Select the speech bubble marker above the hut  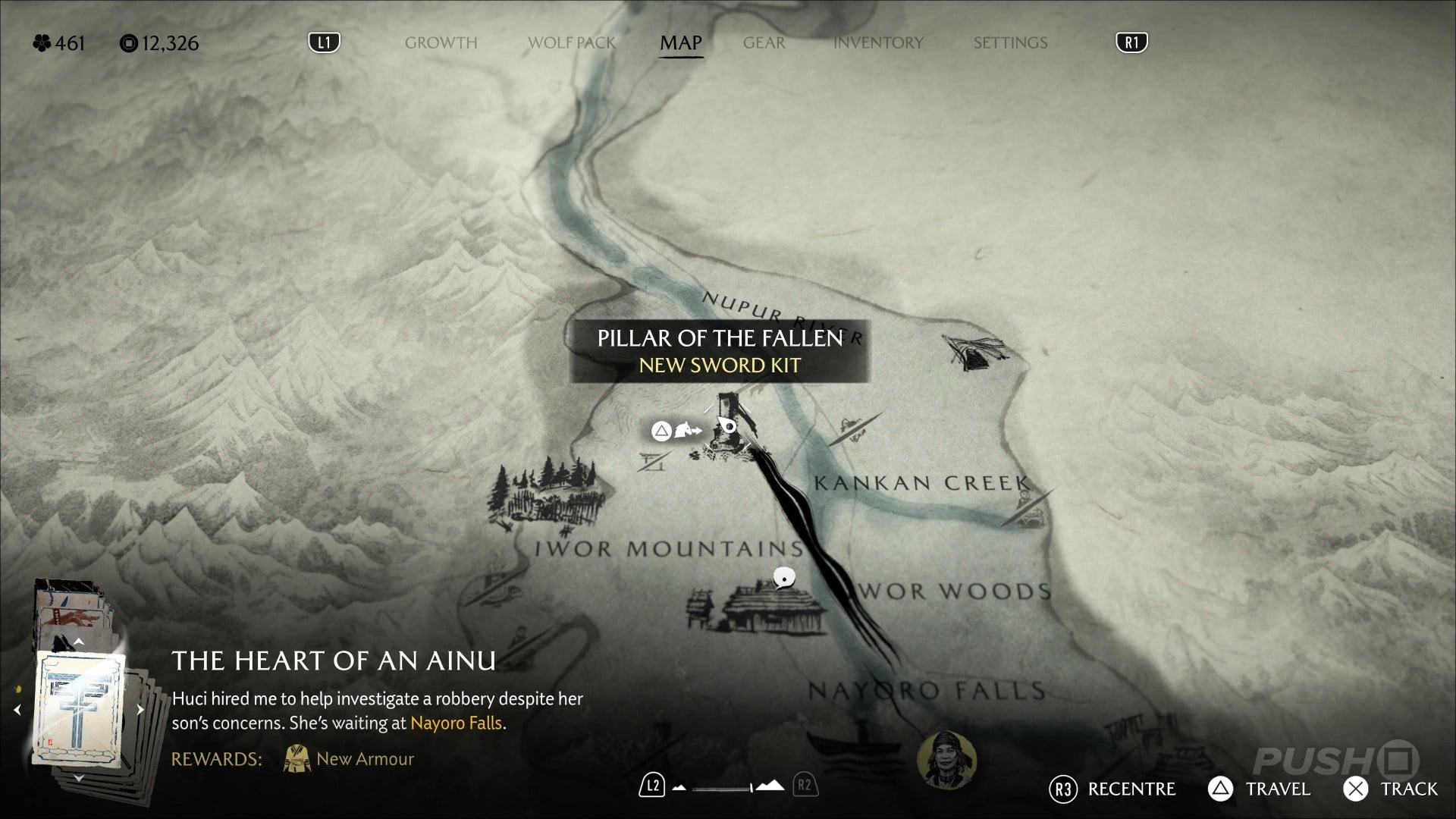(x=784, y=579)
